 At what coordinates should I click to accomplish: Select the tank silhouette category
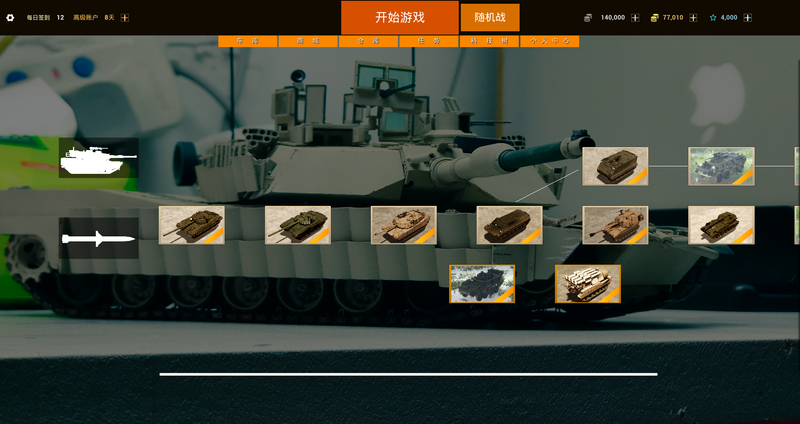98,157
